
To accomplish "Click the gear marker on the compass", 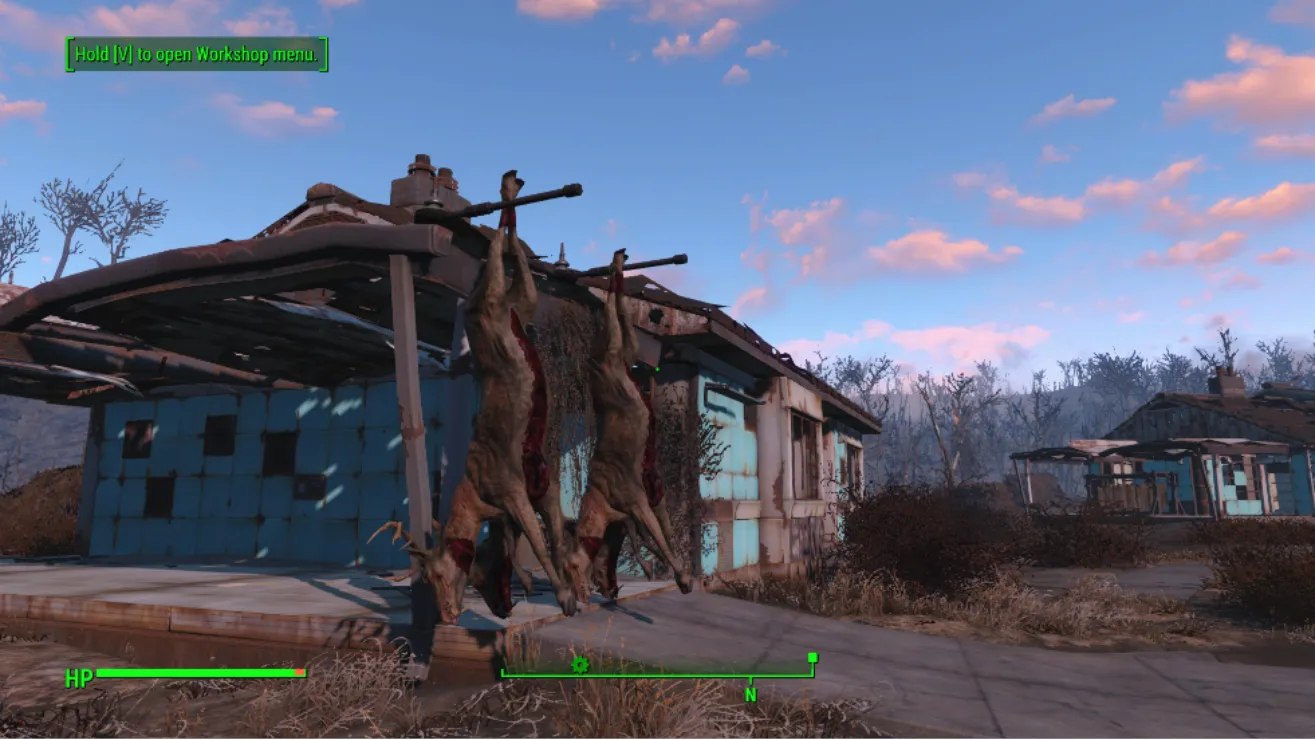I will point(579,664).
